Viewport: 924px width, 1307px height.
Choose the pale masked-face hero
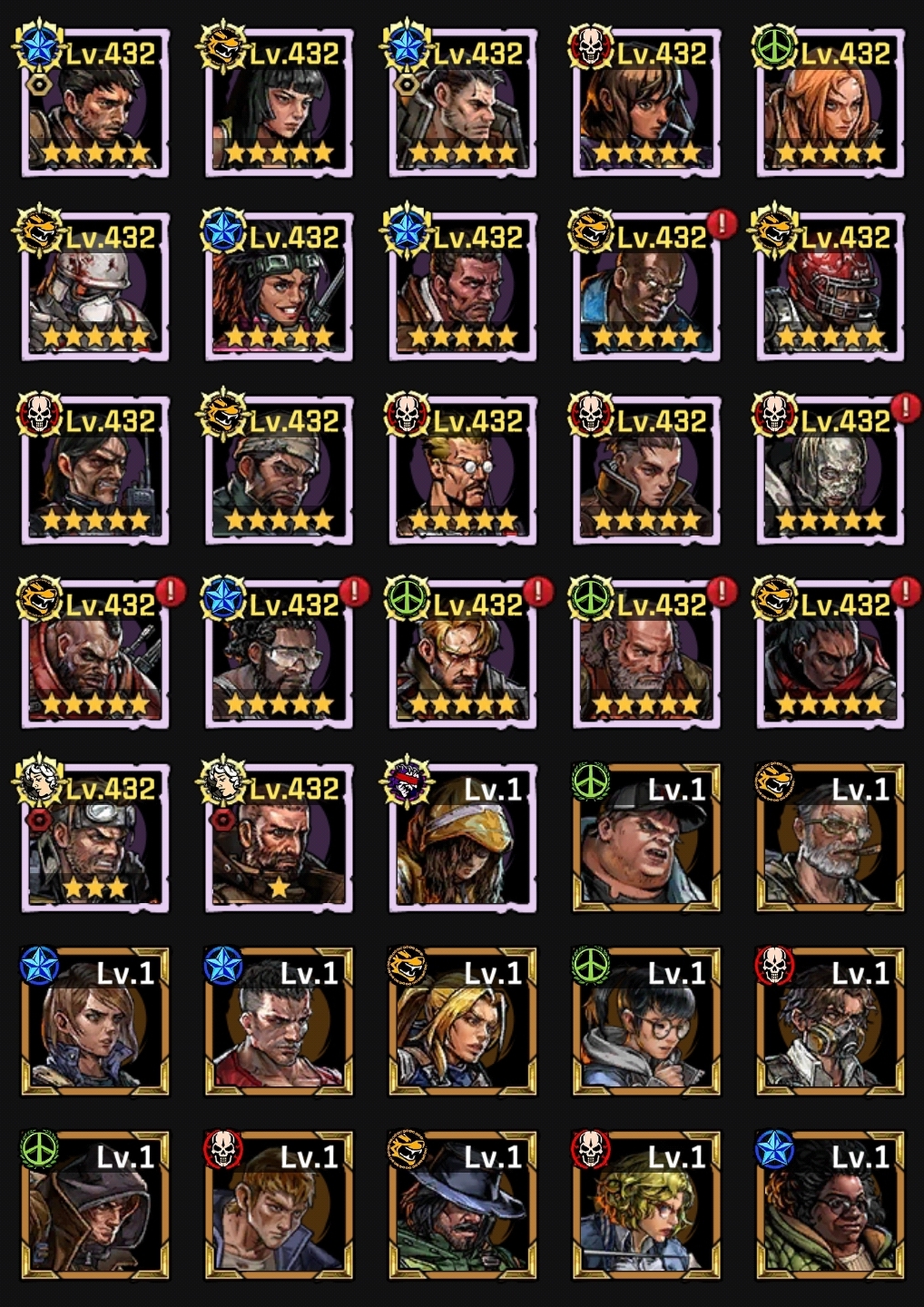[x=830, y=472]
